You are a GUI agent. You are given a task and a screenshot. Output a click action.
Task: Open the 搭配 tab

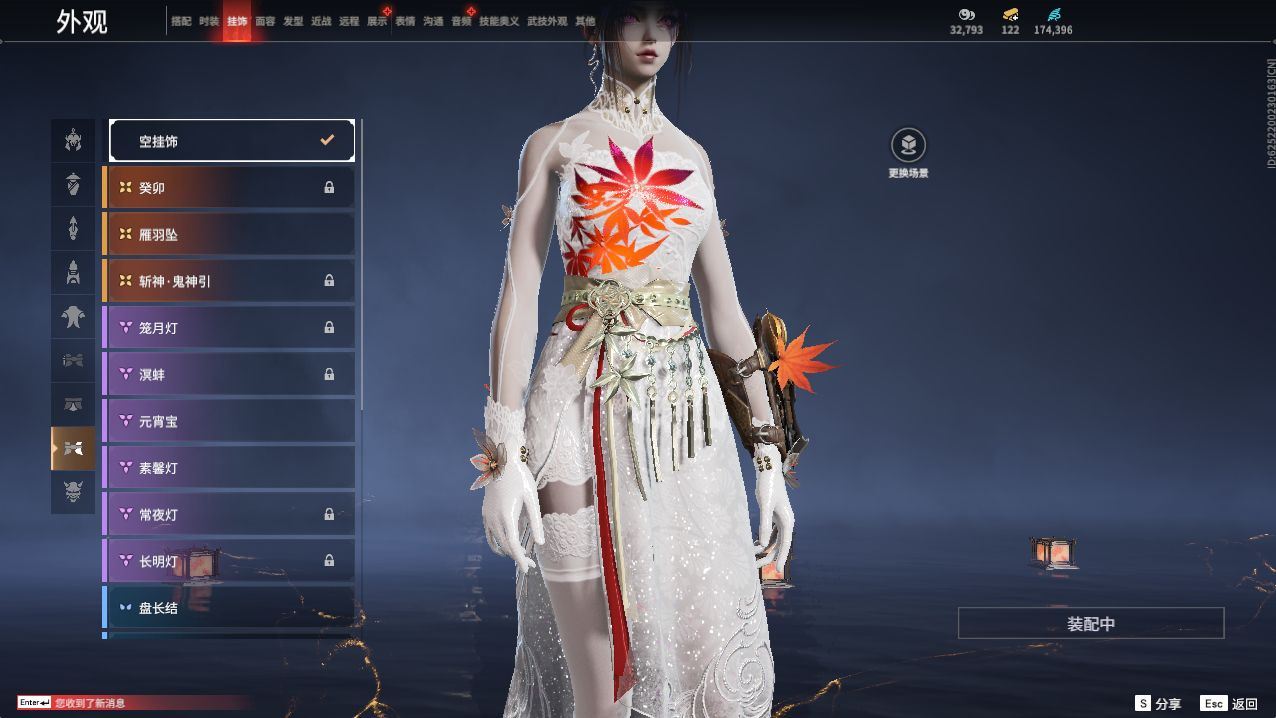(181, 21)
